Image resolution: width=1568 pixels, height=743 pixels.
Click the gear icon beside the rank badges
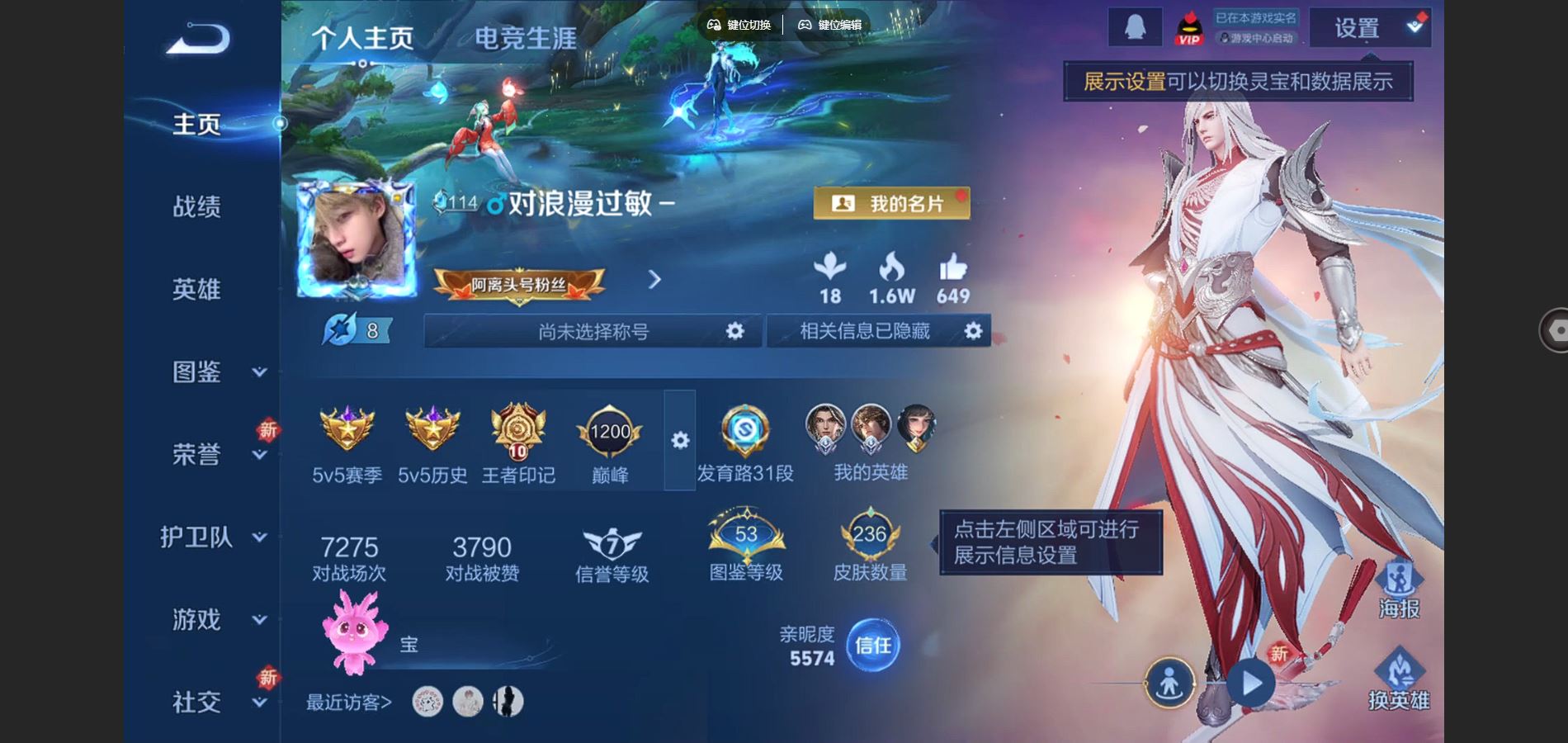coord(678,442)
